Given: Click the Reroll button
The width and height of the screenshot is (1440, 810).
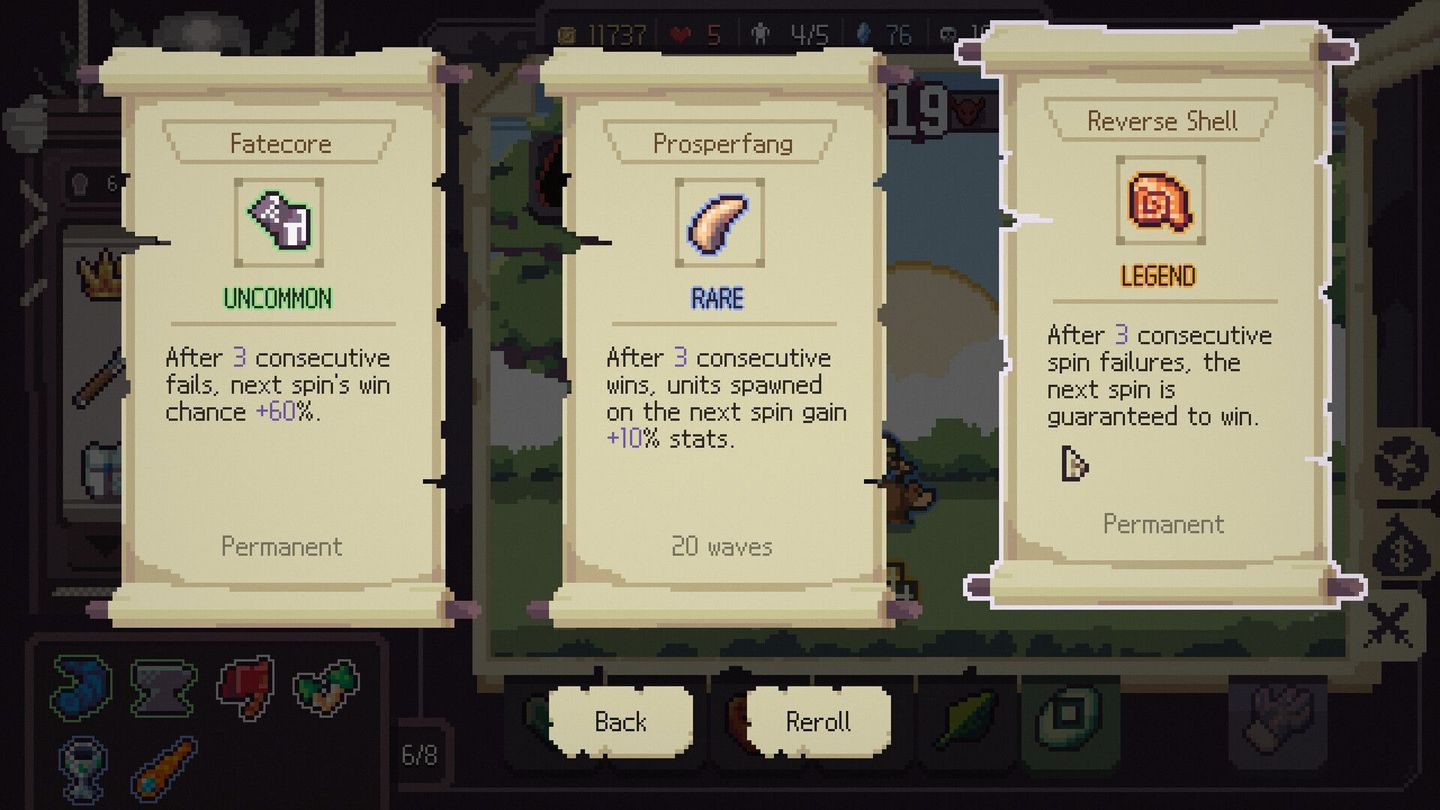Looking at the screenshot, I should (816, 720).
